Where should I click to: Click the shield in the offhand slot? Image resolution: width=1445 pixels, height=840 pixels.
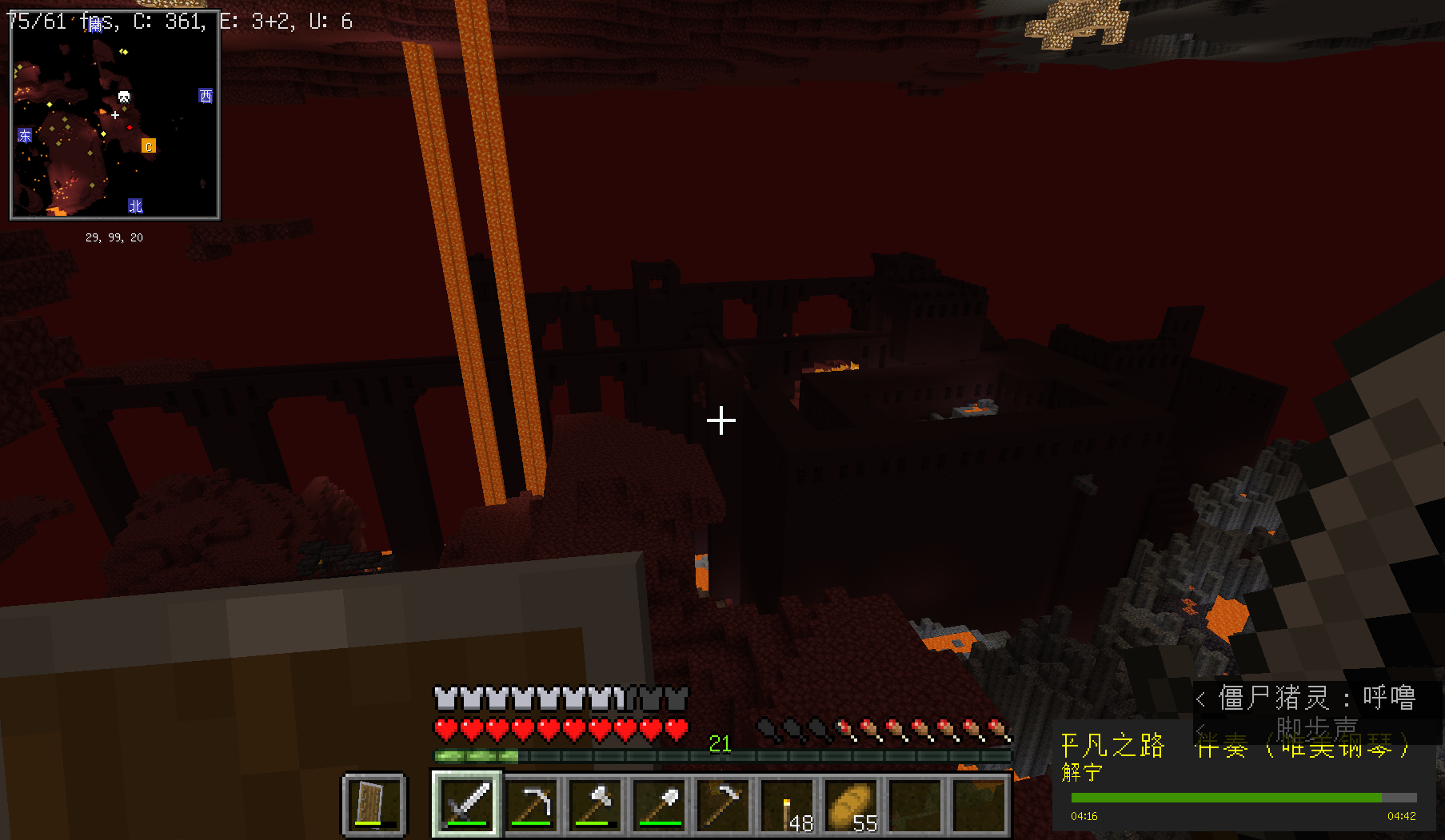(373, 803)
